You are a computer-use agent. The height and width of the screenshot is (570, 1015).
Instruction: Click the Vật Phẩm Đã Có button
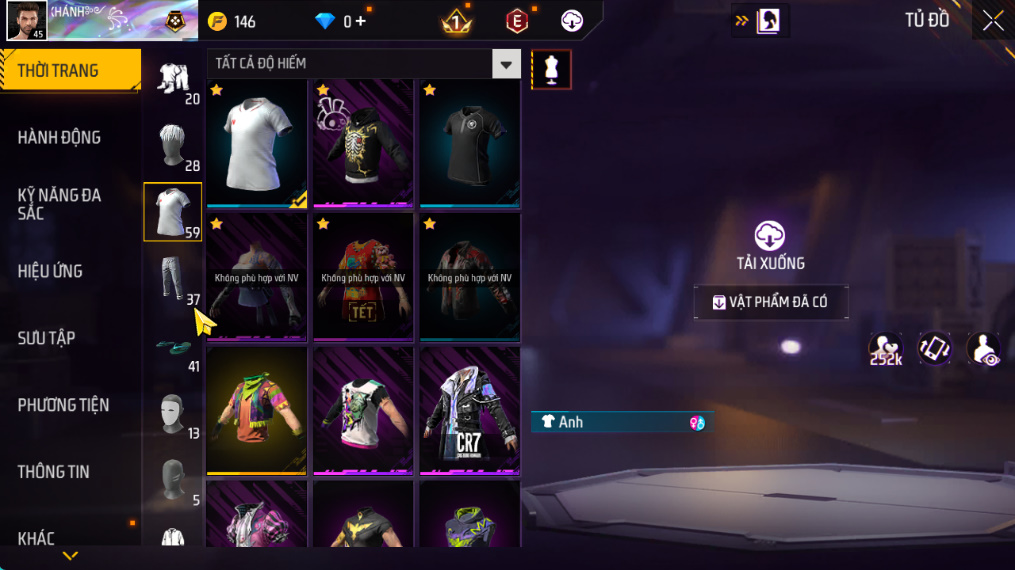coord(771,302)
